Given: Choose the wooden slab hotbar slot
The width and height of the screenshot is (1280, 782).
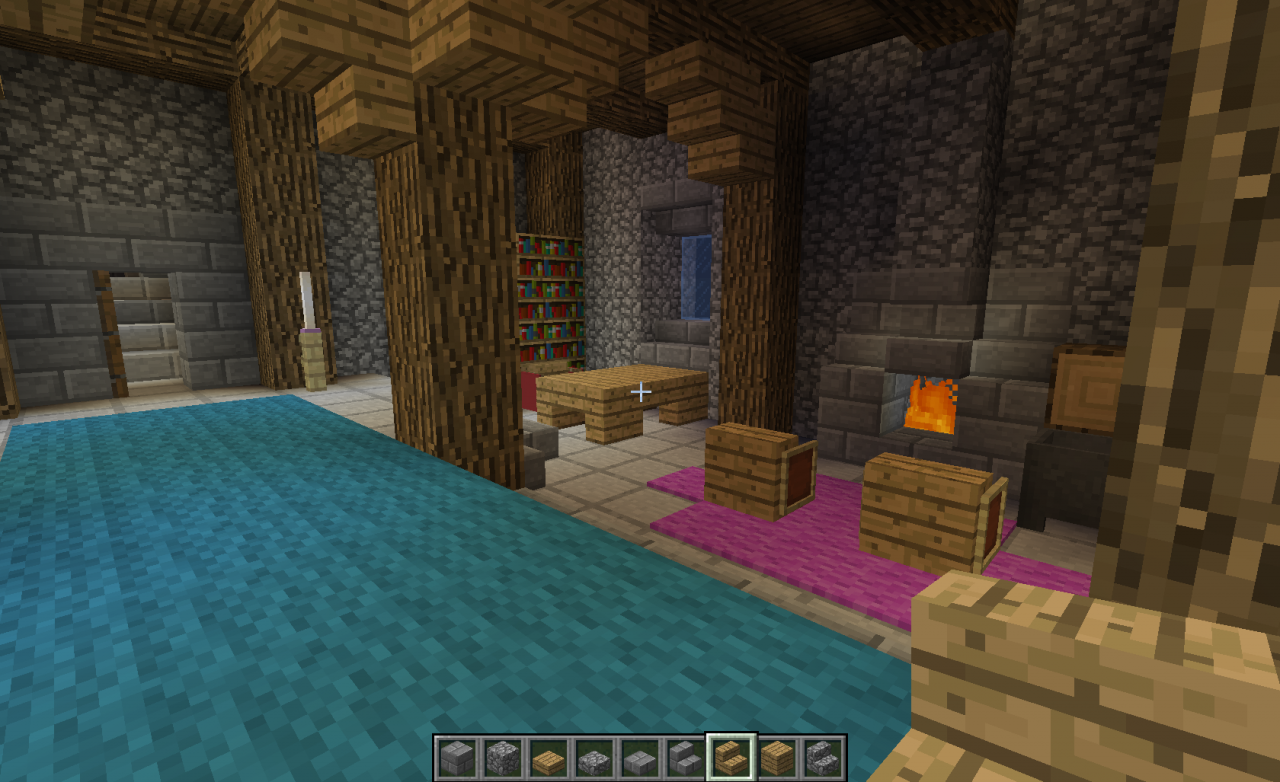Looking at the screenshot, I should tap(548, 758).
